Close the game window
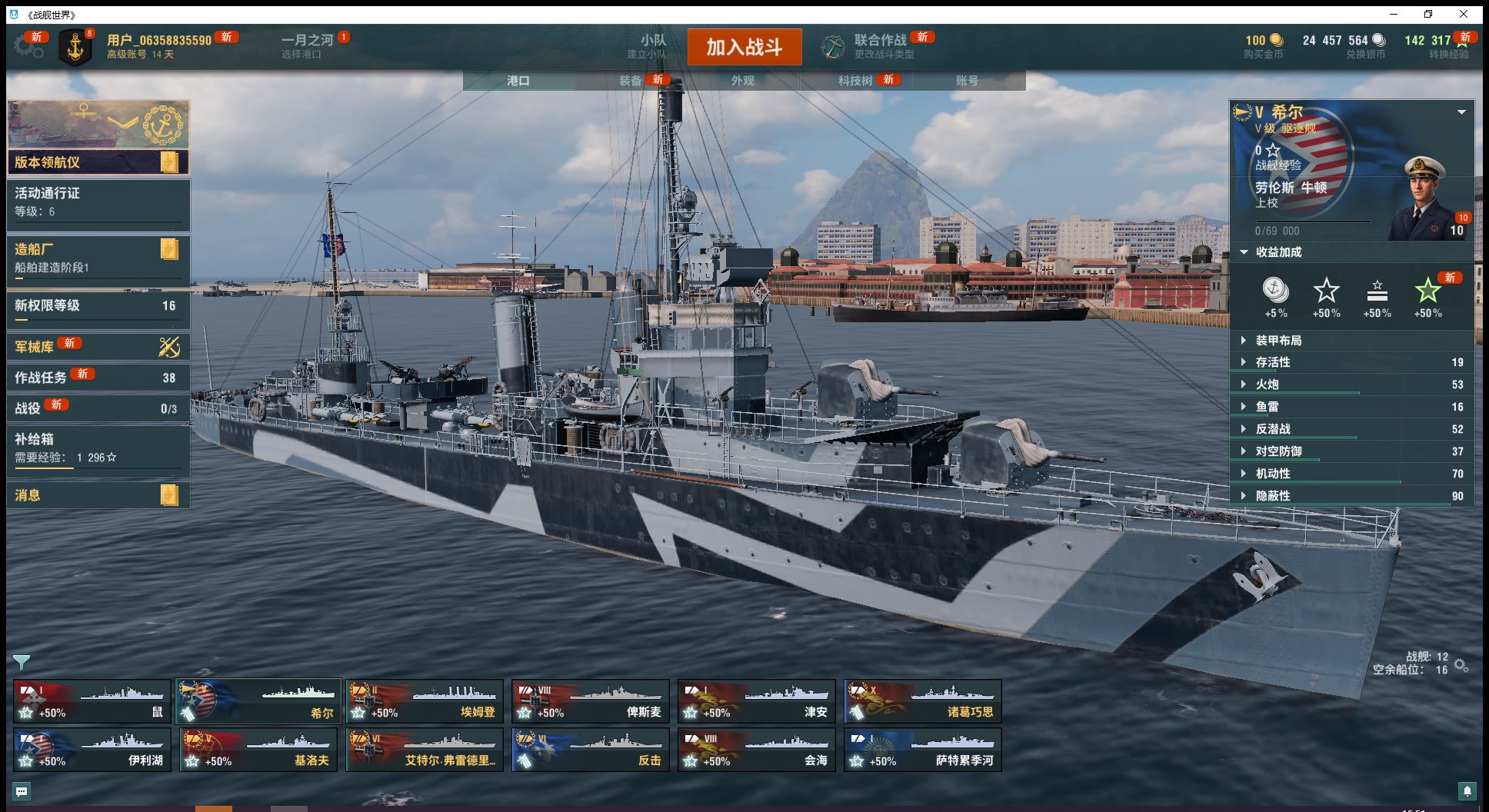Screen dimensions: 1489x812 tap(1464, 15)
